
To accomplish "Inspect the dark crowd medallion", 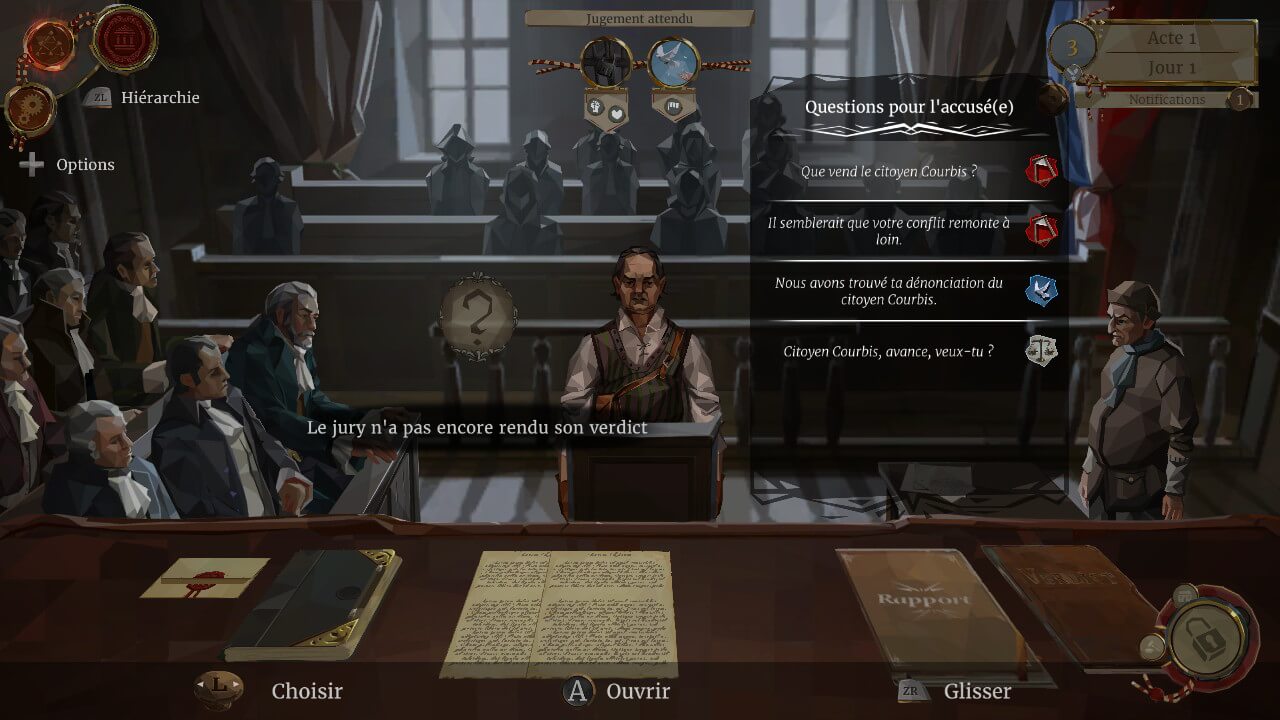I will coord(606,62).
